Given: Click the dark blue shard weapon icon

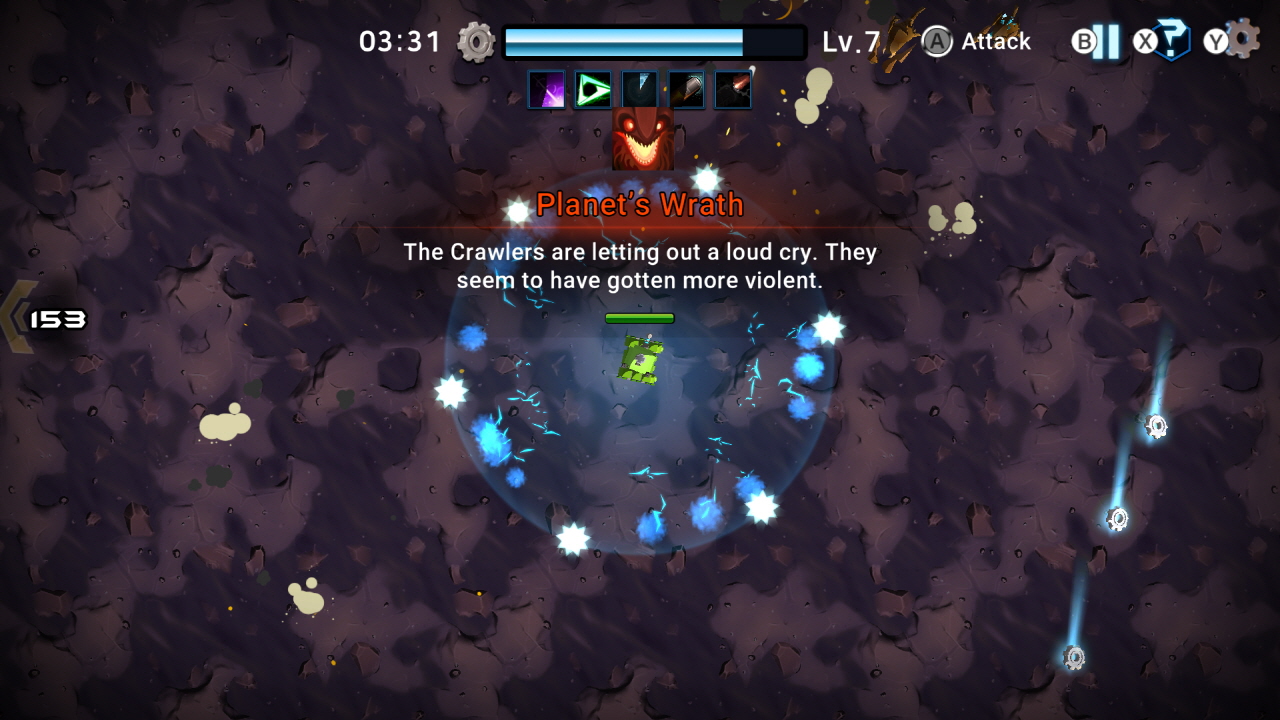Looking at the screenshot, I should pyautogui.click(x=640, y=90).
